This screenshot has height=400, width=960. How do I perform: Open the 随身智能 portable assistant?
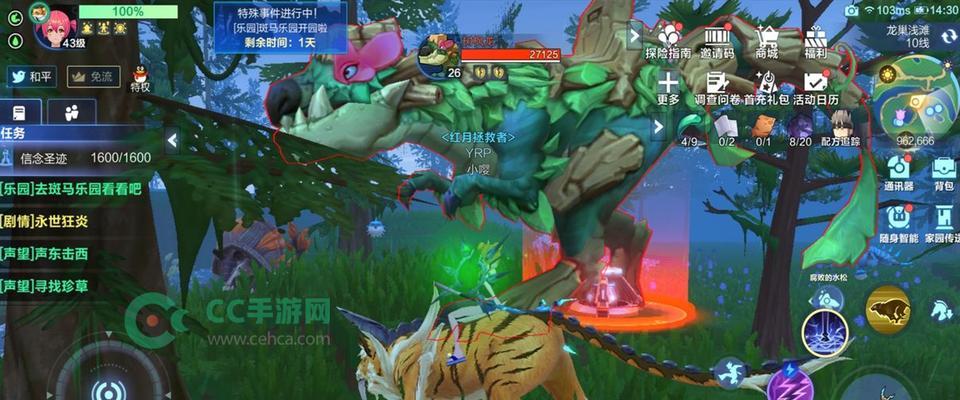[x=898, y=221]
